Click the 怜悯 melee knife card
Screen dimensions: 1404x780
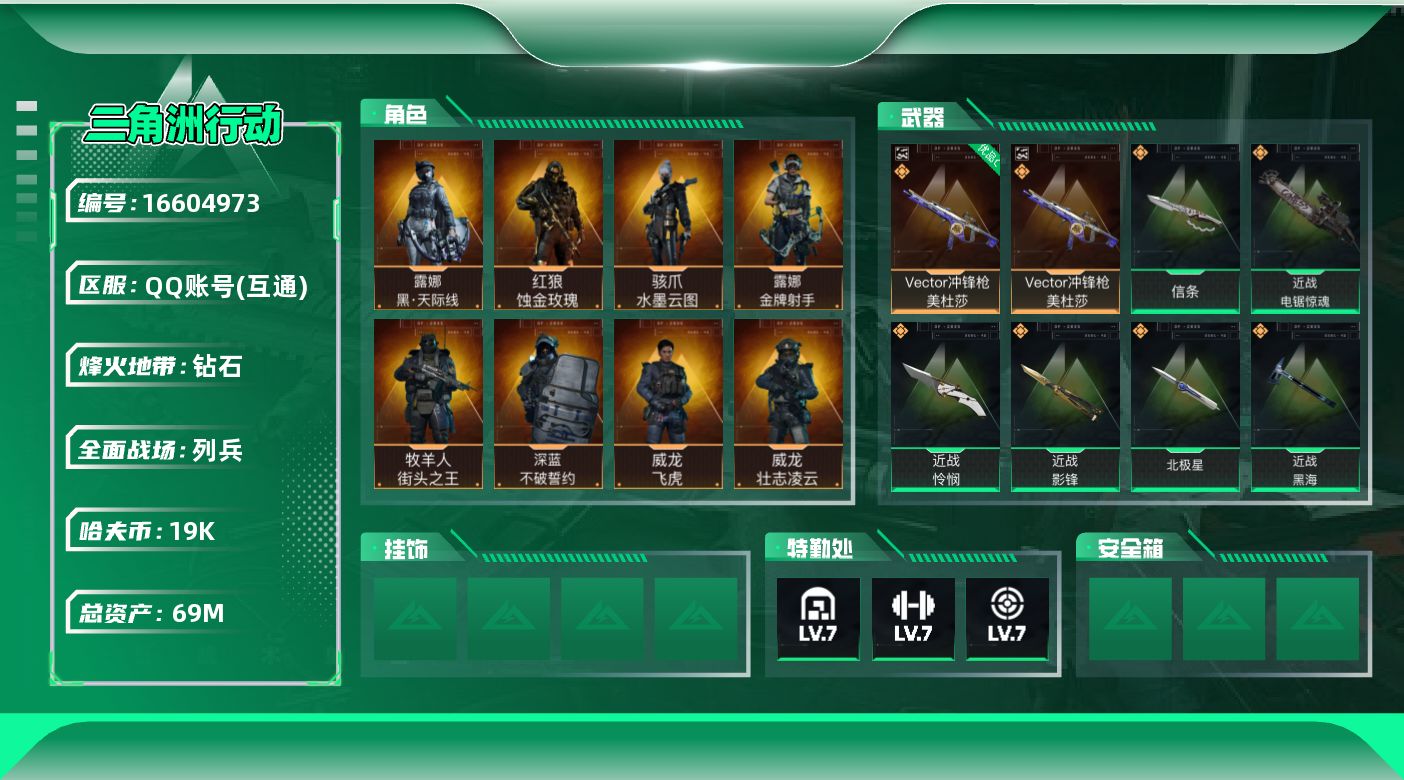[945, 406]
